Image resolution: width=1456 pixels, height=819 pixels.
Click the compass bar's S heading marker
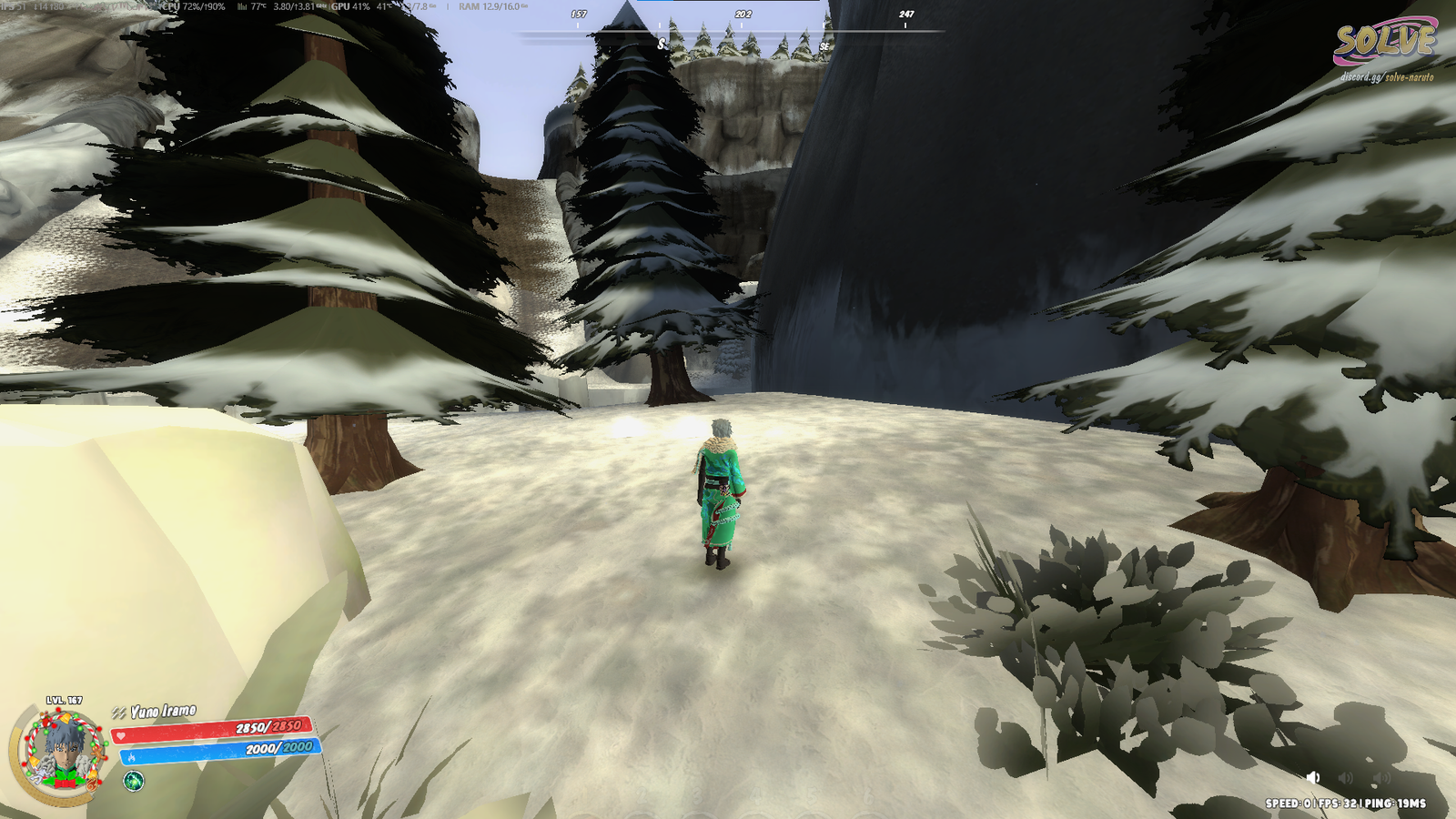point(661,45)
